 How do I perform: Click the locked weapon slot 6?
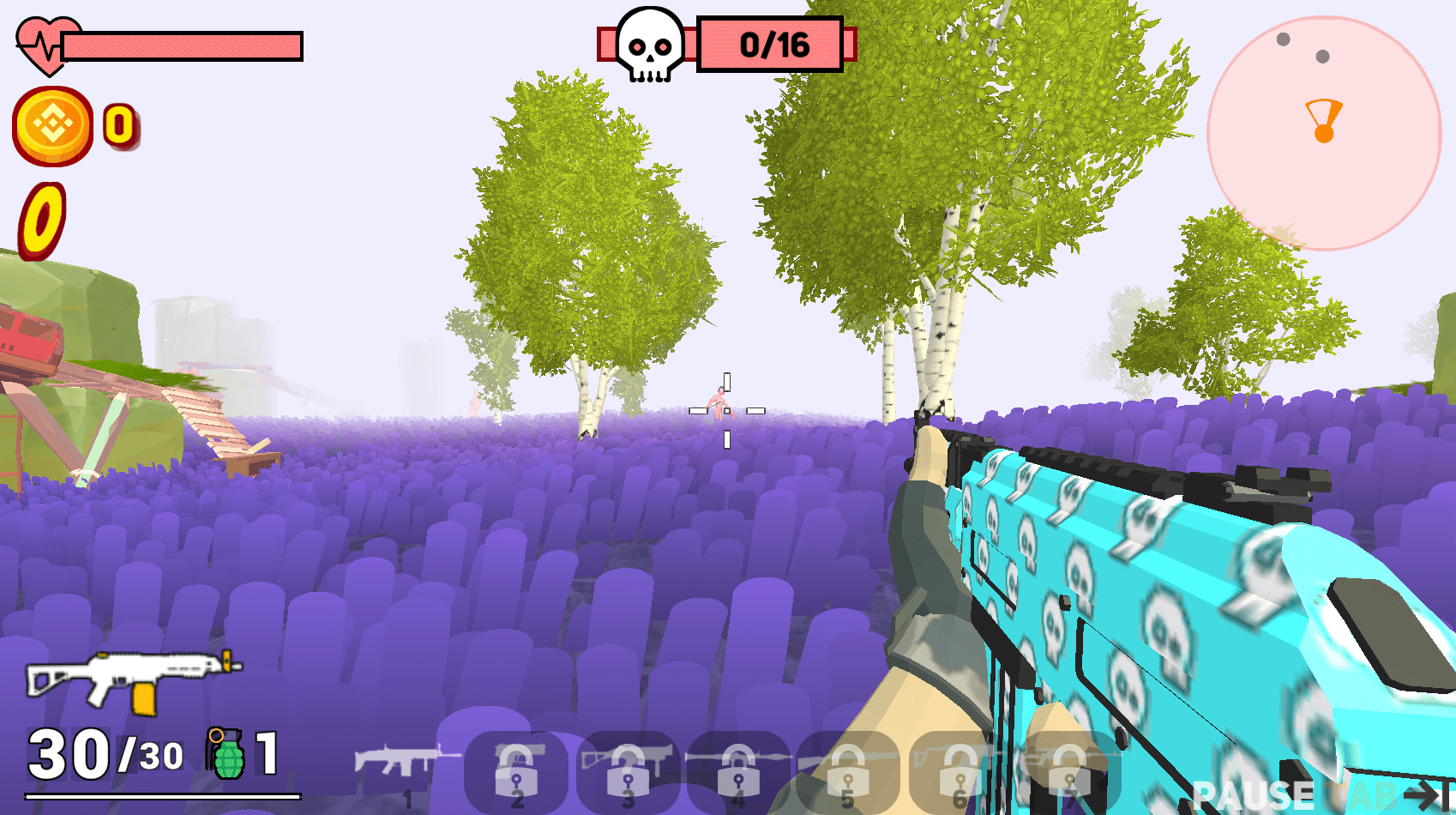pyautogui.click(x=959, y=771)
